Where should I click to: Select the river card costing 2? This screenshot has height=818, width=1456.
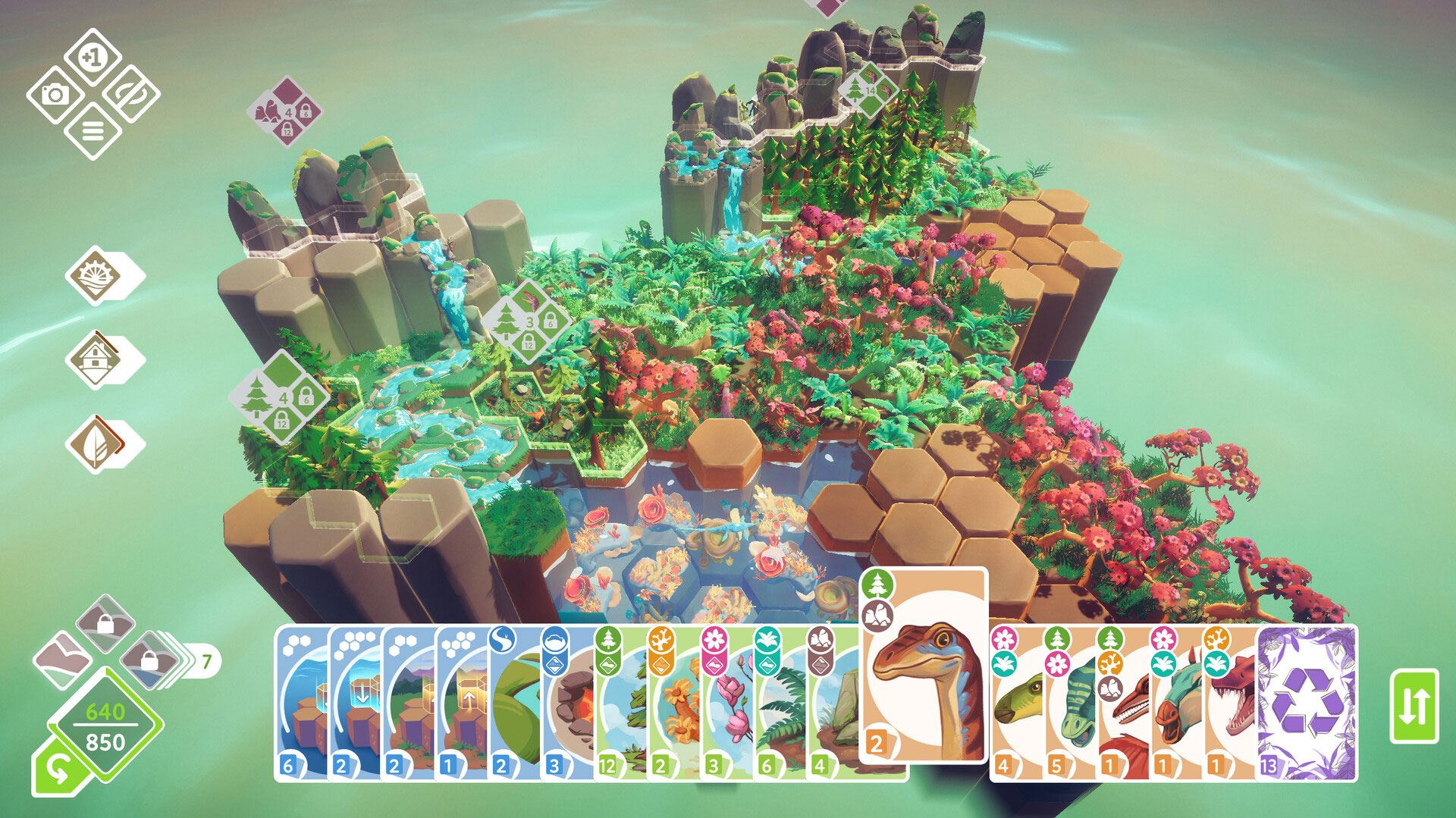pyautogui.click(x=514, y=703)
